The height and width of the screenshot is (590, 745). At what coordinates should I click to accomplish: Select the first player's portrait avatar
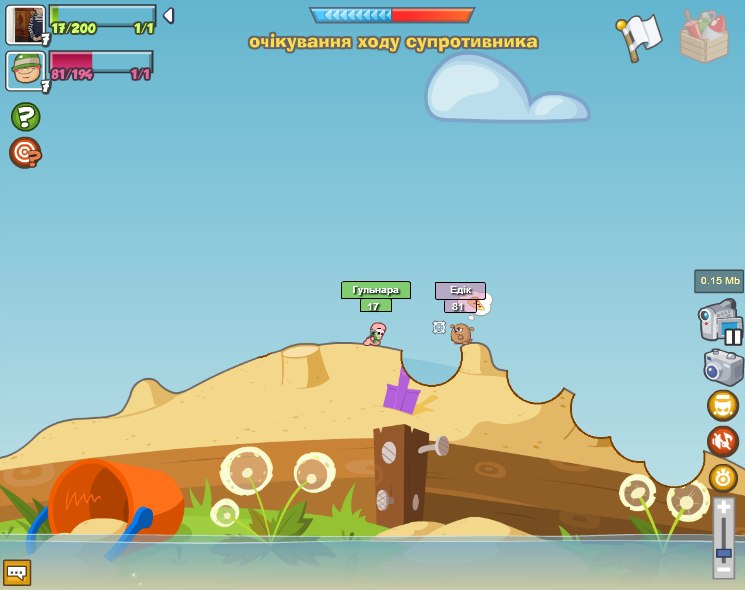(25, 24)
